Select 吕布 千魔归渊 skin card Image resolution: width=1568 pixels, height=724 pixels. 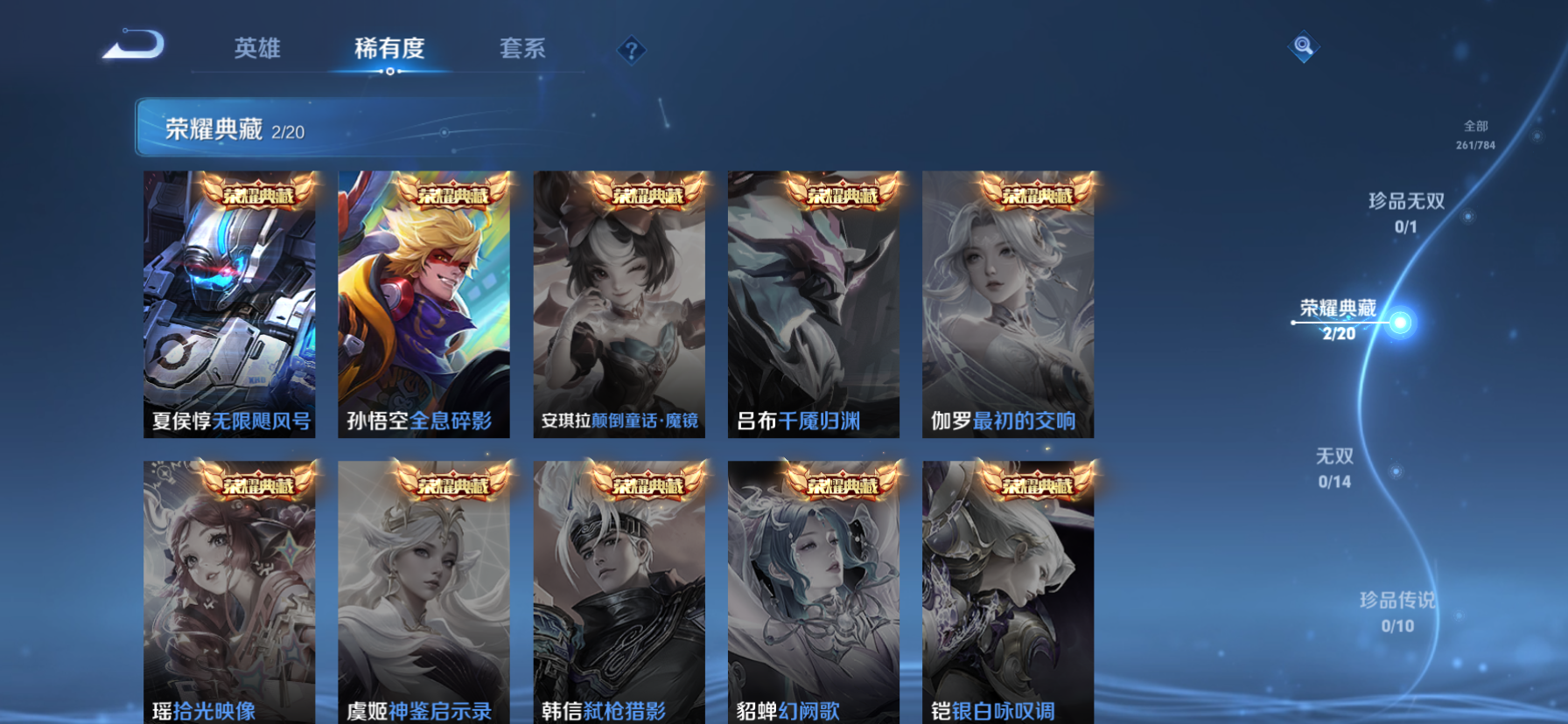click(814, 303)
